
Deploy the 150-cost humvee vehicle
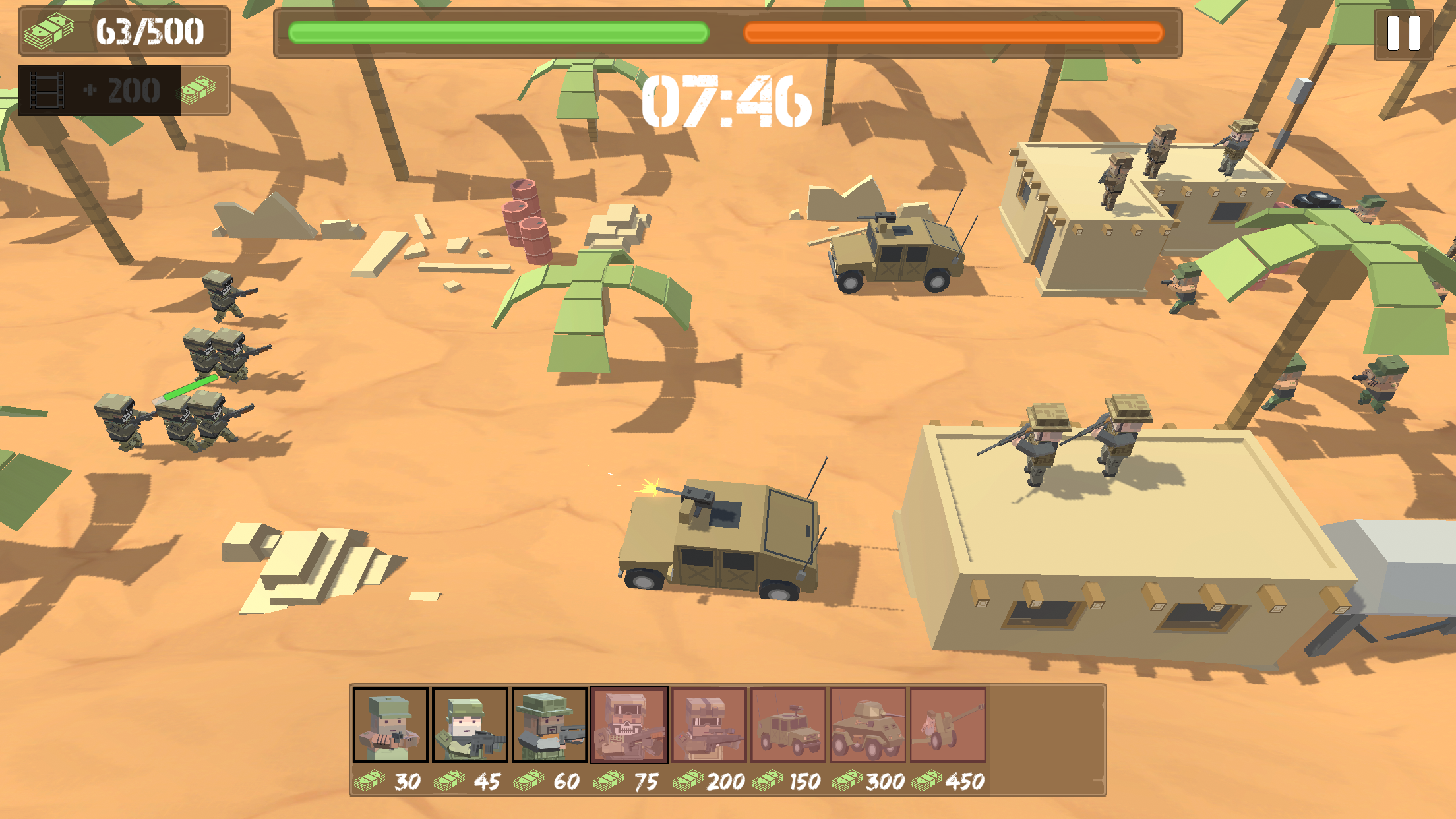coord(789,725)
